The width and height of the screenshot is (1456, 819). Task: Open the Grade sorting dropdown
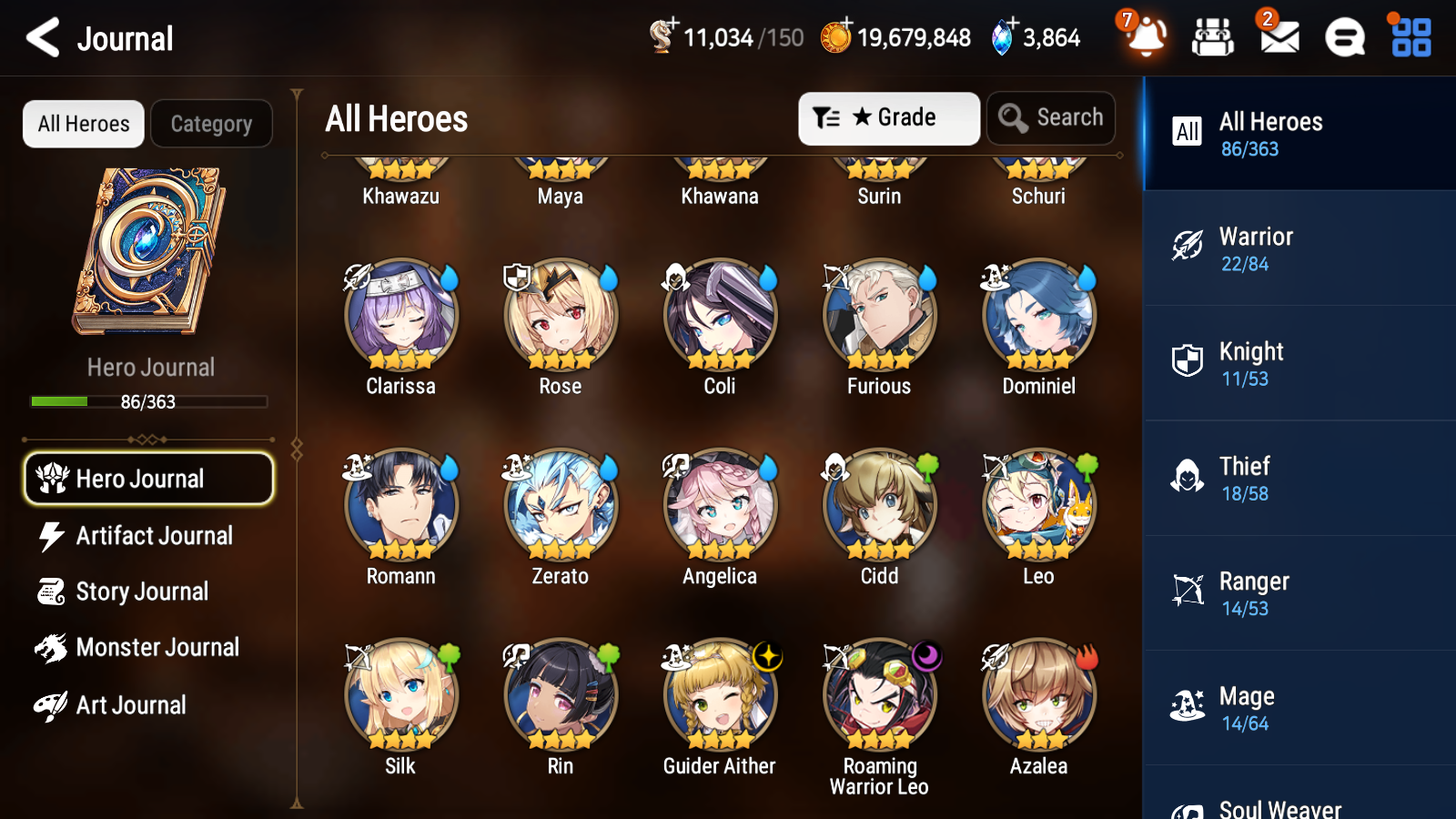pyautogui.click(x=888, y=117)
